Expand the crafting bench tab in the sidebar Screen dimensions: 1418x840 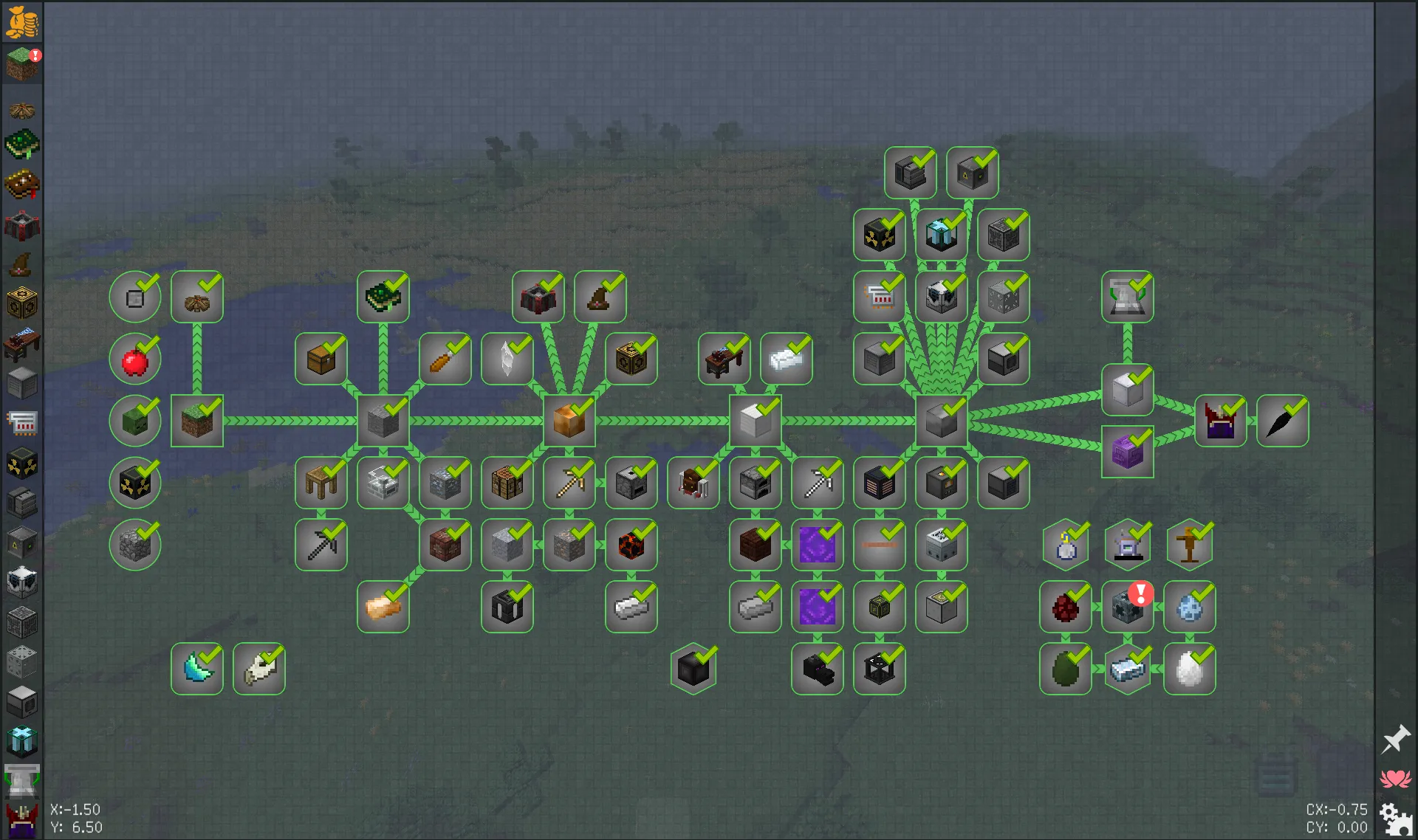pos(21,345)
